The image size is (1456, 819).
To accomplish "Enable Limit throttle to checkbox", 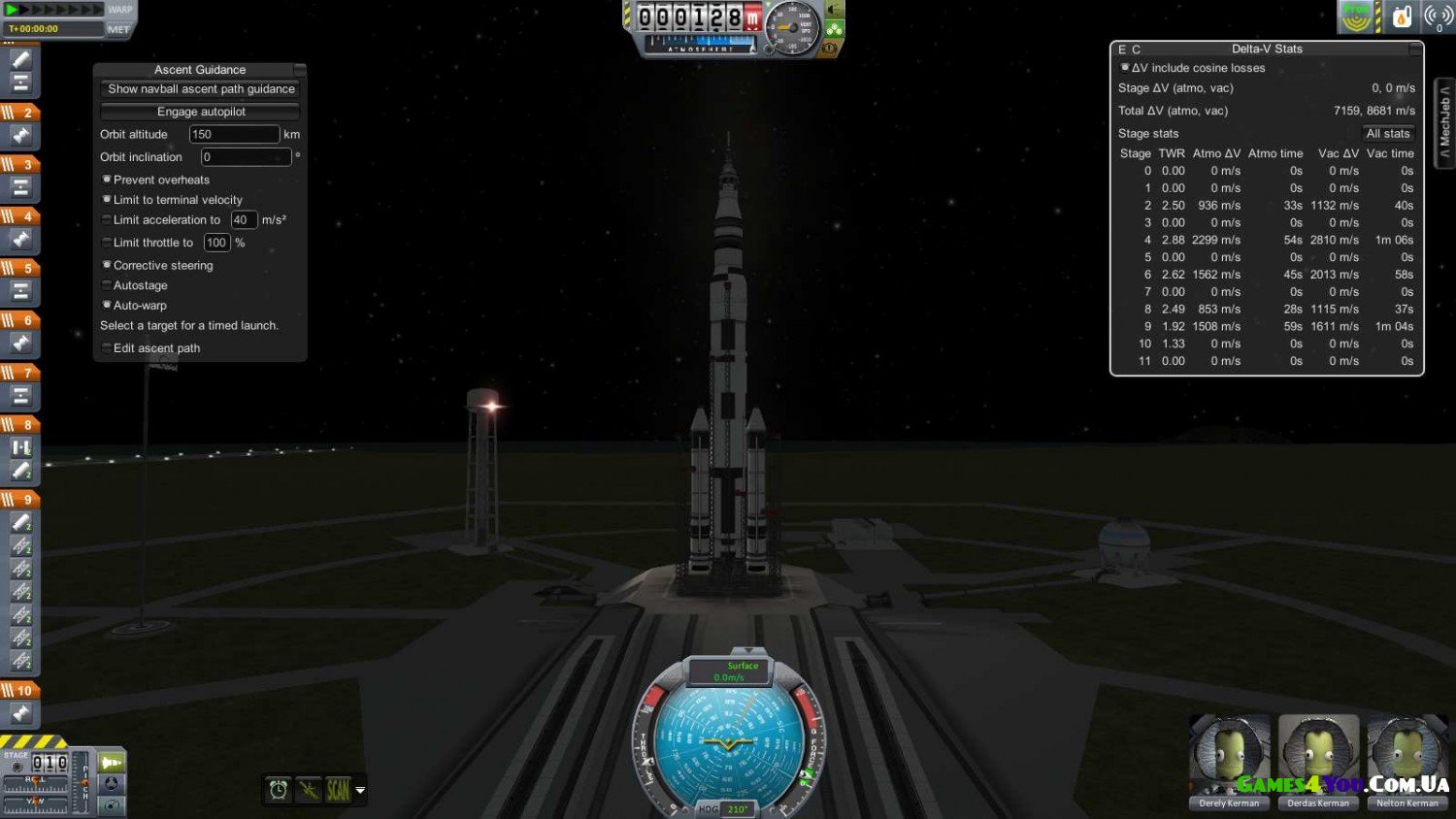I will pos(107,243).
